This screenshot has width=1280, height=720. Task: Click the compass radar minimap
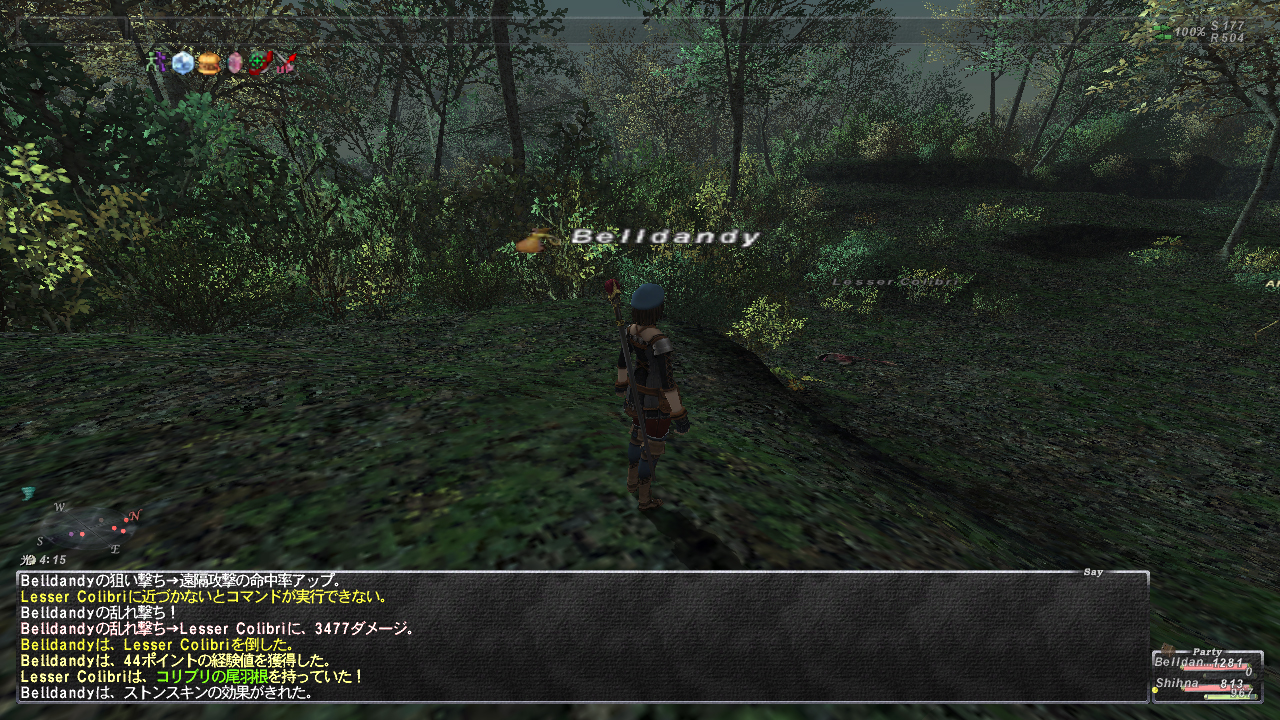87,527
